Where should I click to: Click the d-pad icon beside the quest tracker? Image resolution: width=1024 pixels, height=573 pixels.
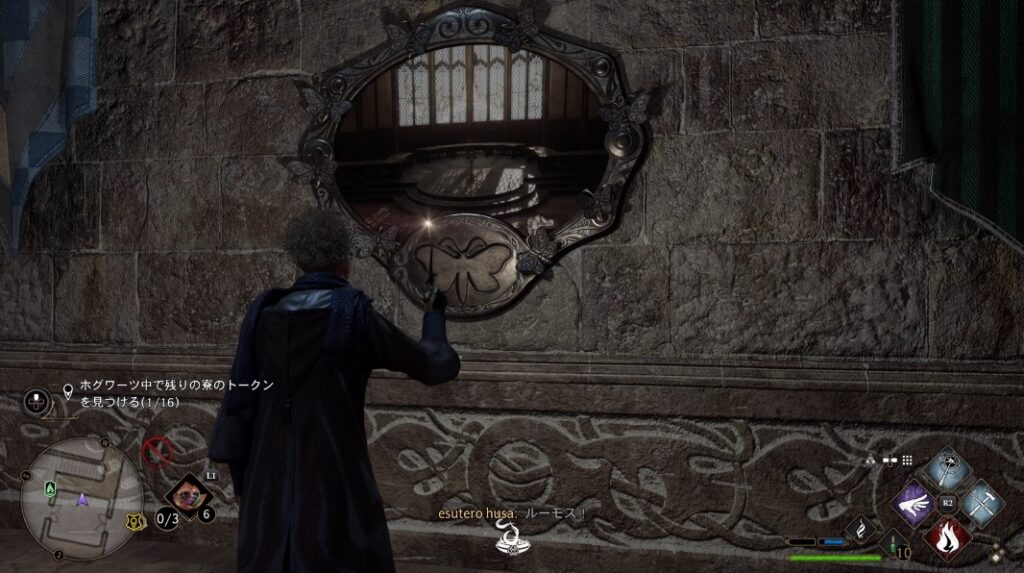pos(37,401)
